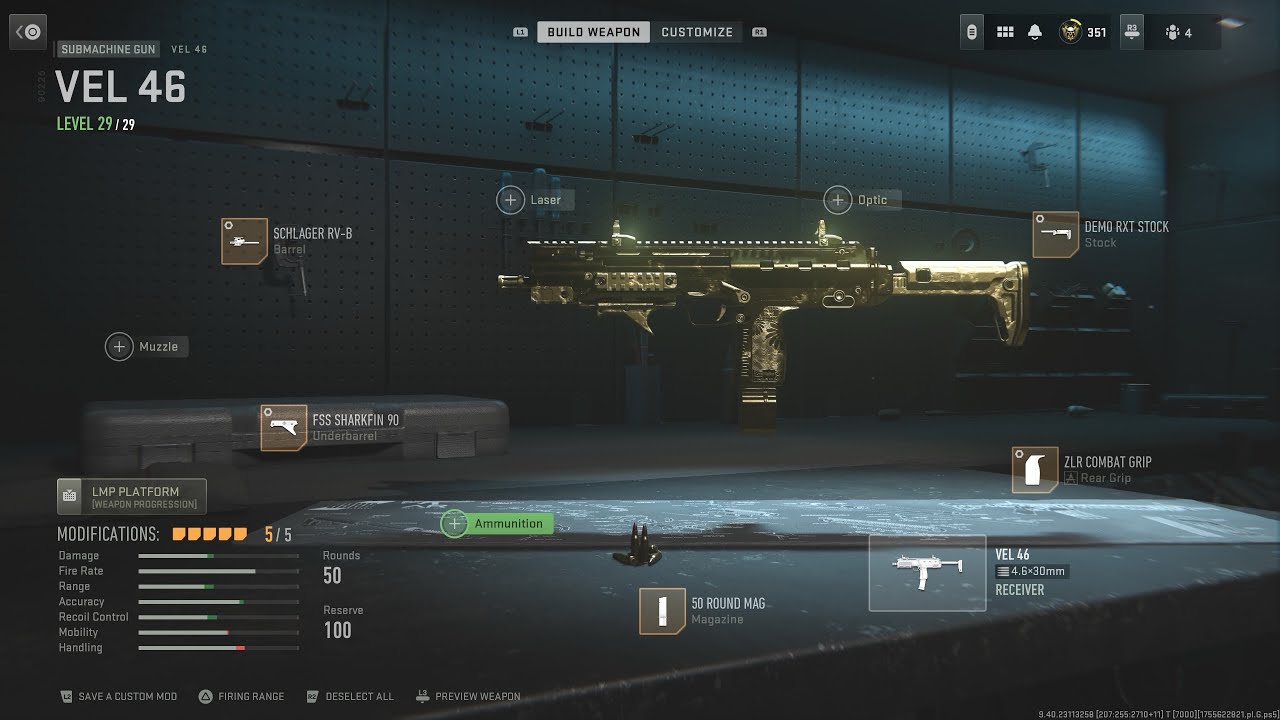Choose Deselect All attachments
Viewport: 1280px width, 720px height.
pos(351,696)
